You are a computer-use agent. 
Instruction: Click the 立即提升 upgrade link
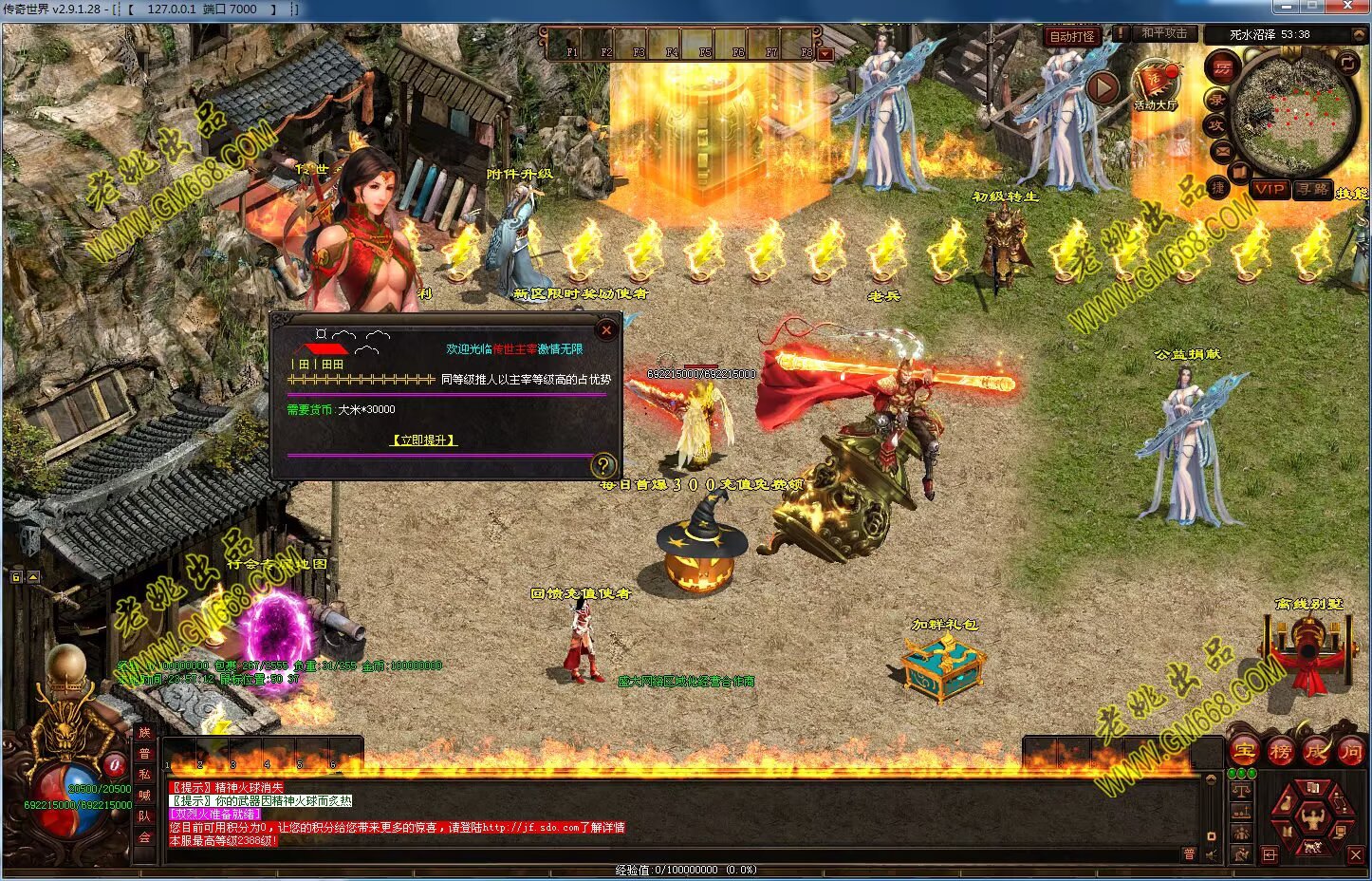tap(424, 440)
